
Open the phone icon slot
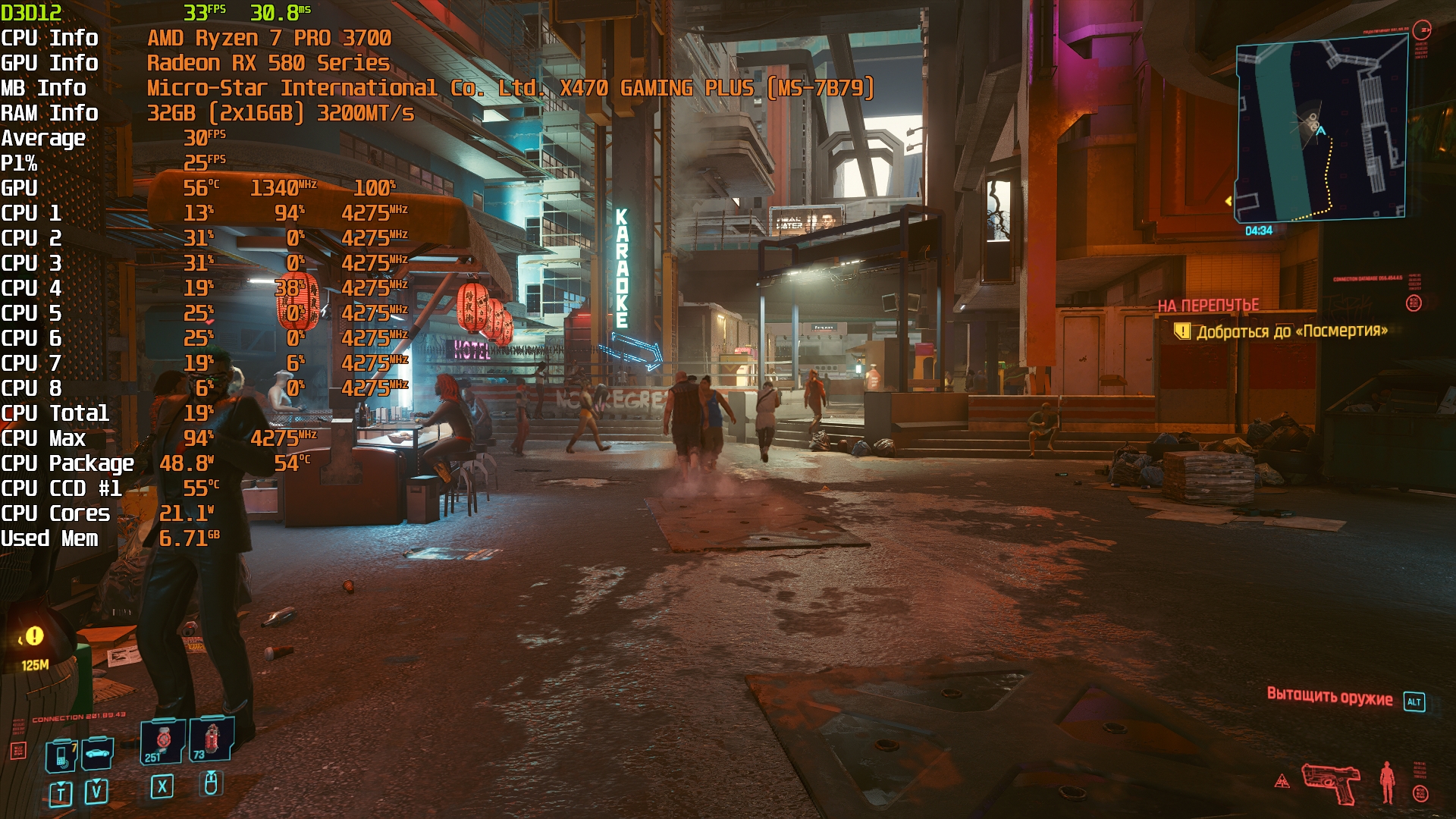click(x=61, y=756)
